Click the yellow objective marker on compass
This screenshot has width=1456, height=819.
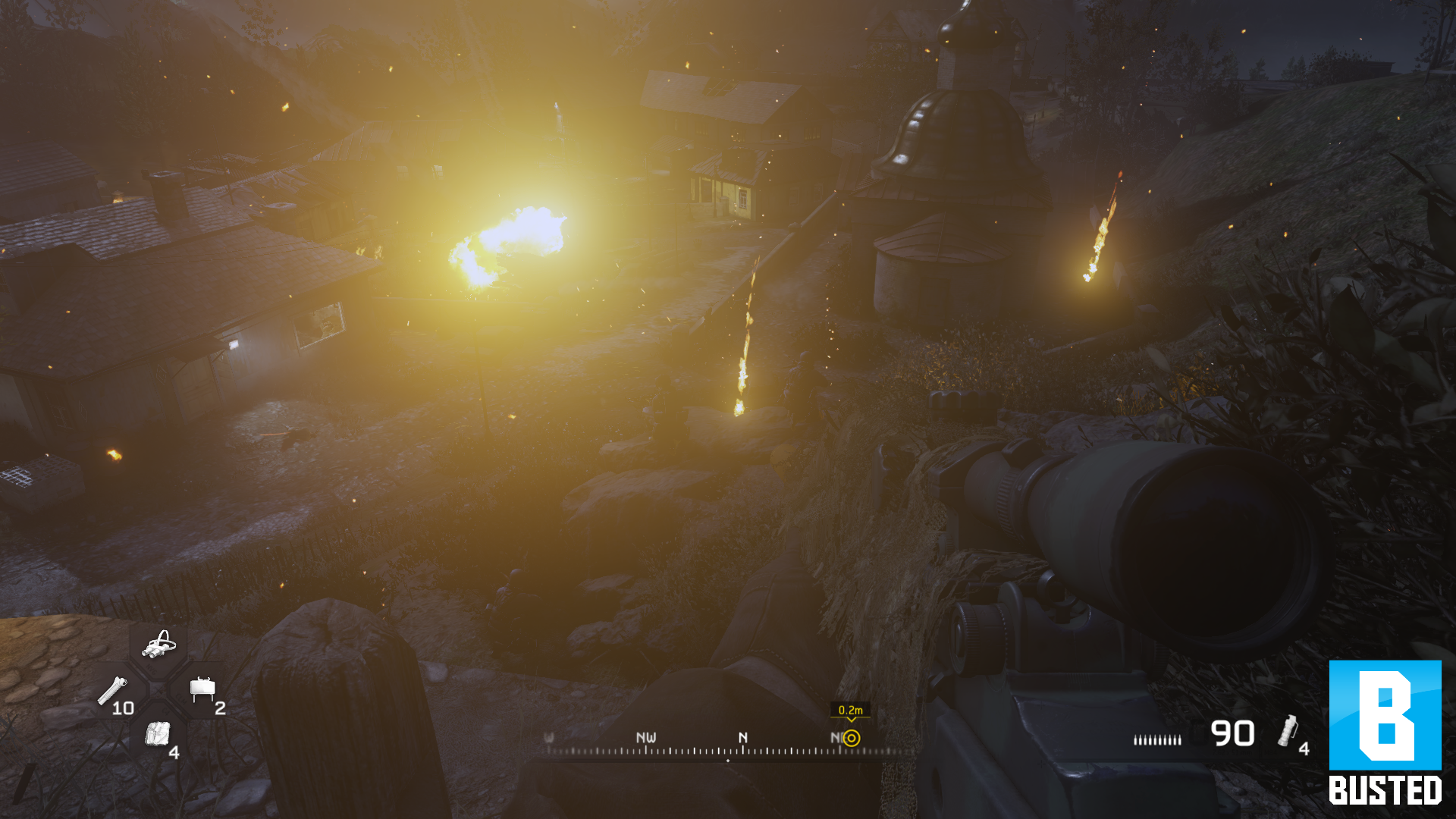(x=852, y=738)
